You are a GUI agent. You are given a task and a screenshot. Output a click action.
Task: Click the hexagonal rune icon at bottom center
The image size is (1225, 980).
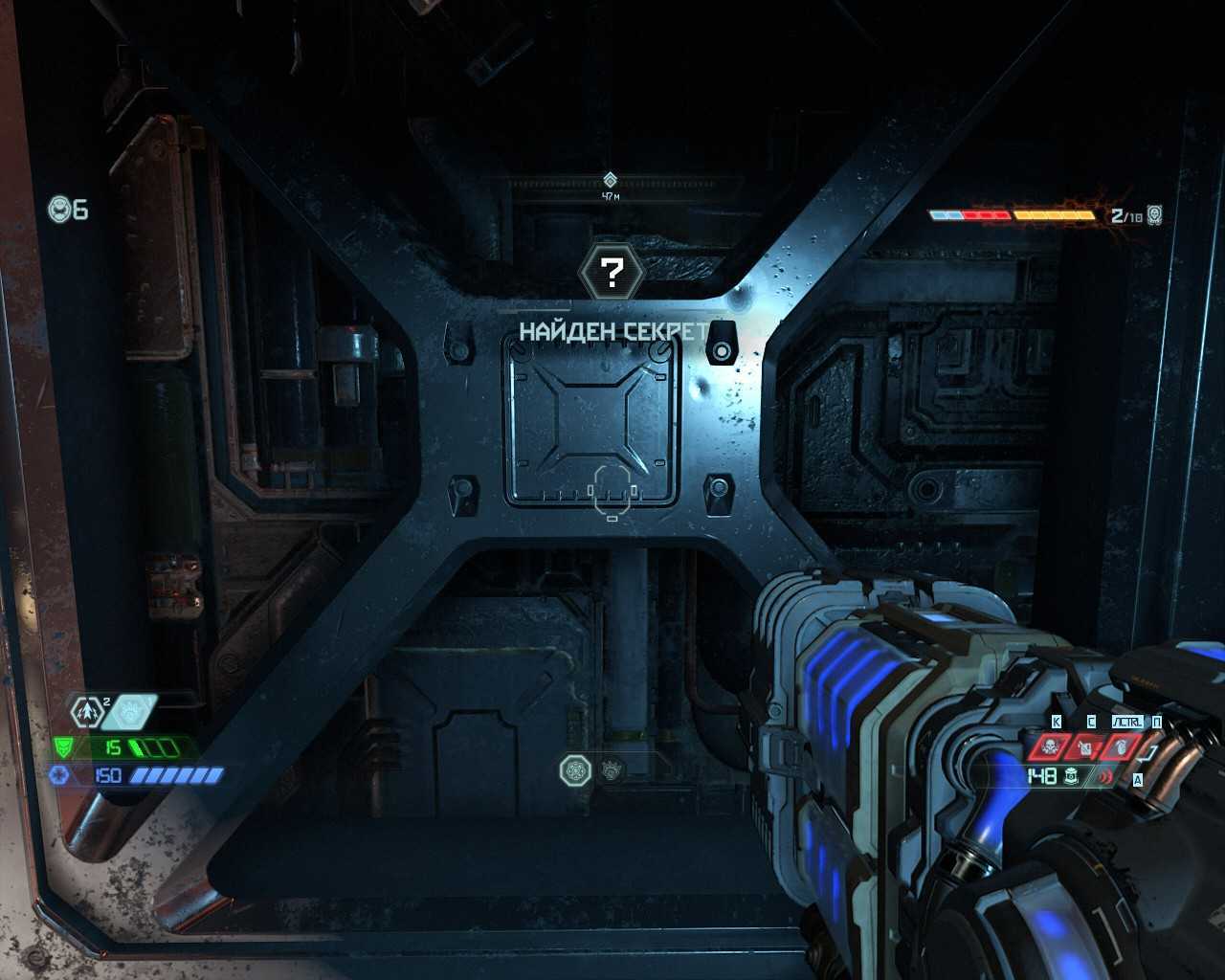pos(574,770)
